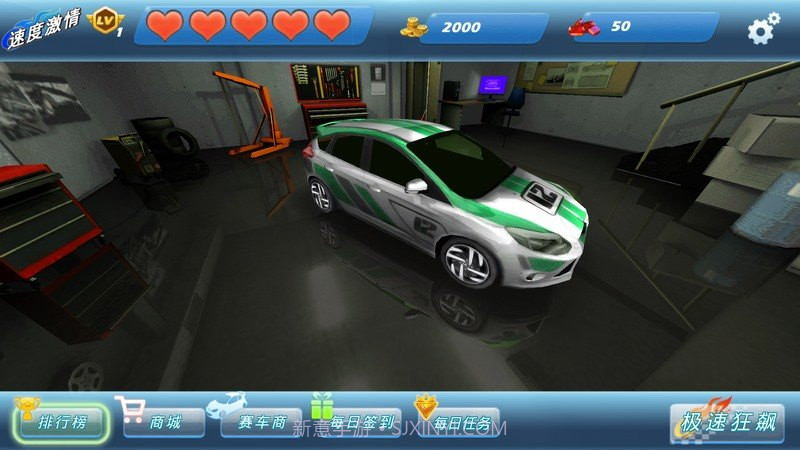Click the gold coins balance panel

tap(474, 27)
